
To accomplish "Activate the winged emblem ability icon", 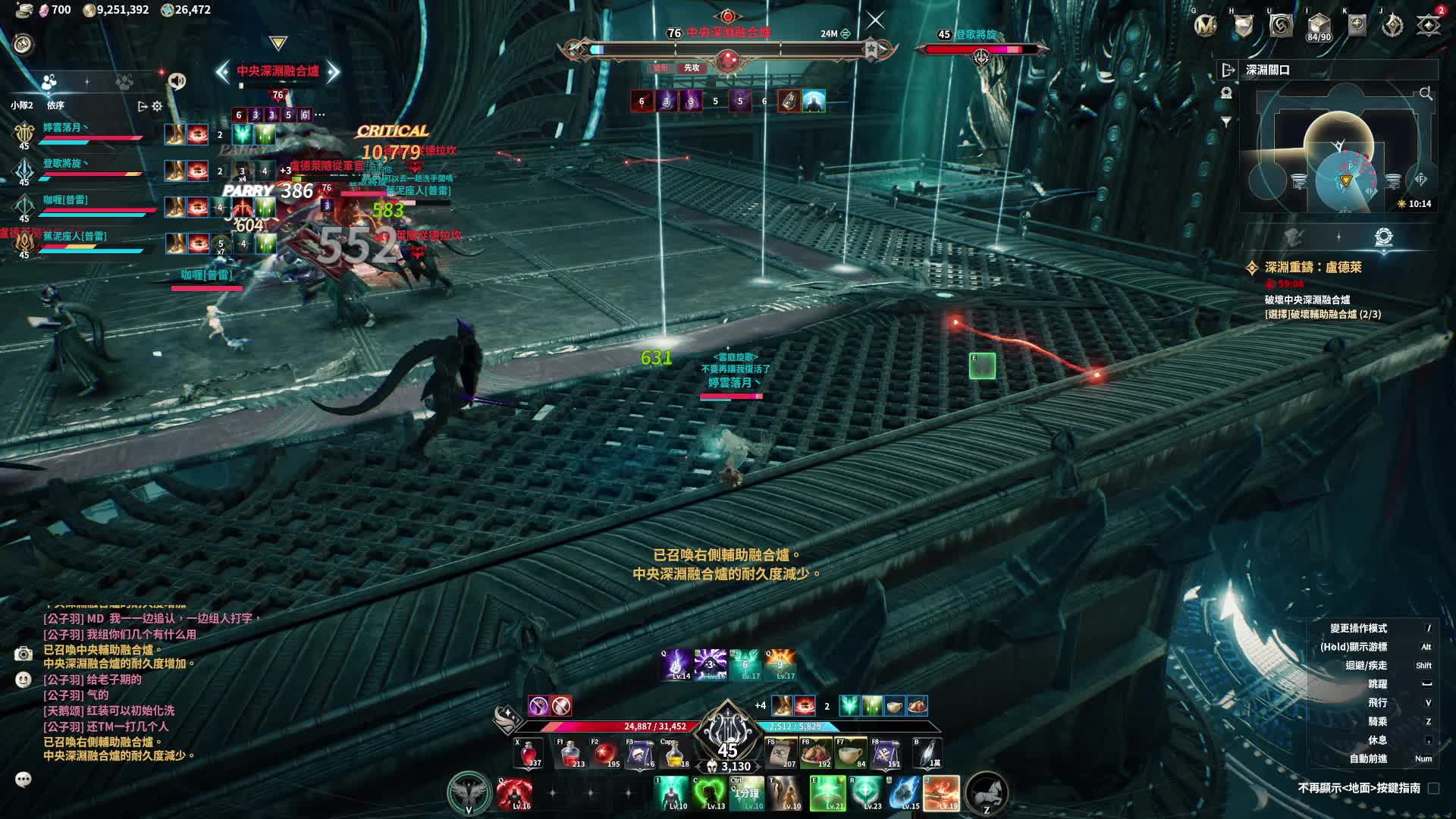I will pyautogui.click(x=468, y=792).
